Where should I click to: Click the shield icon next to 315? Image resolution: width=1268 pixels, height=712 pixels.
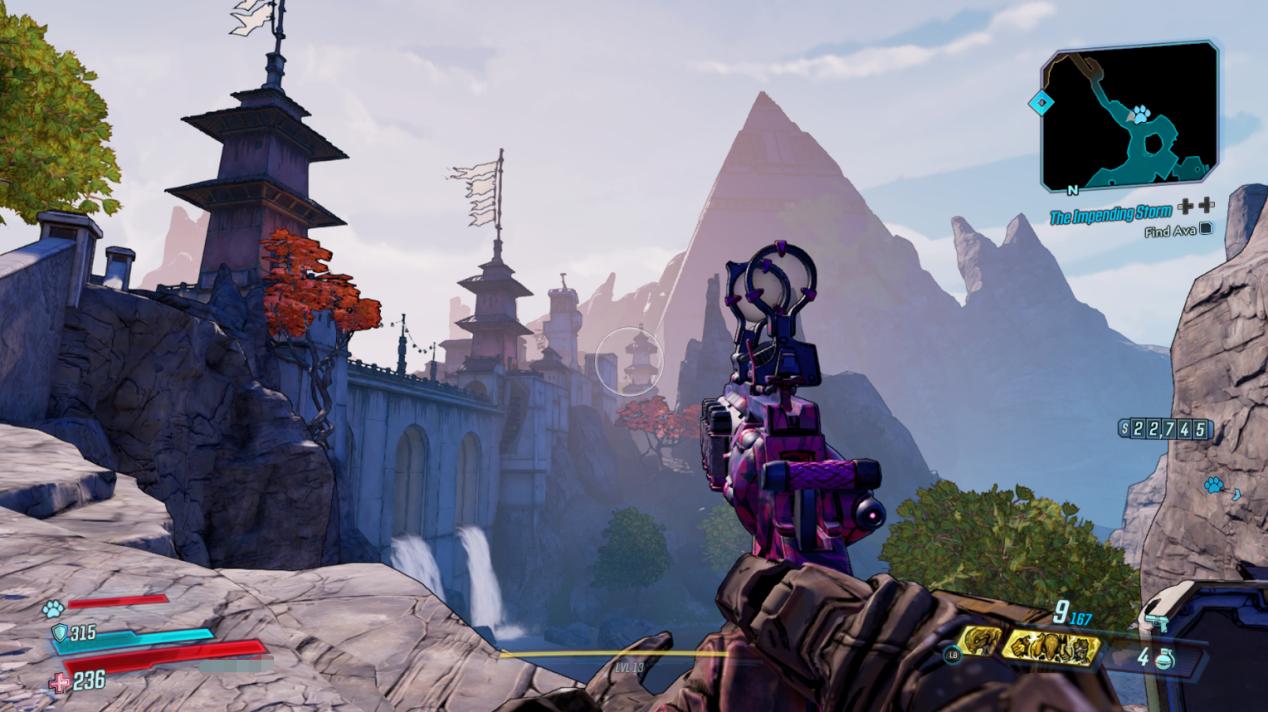pos(59,632)
